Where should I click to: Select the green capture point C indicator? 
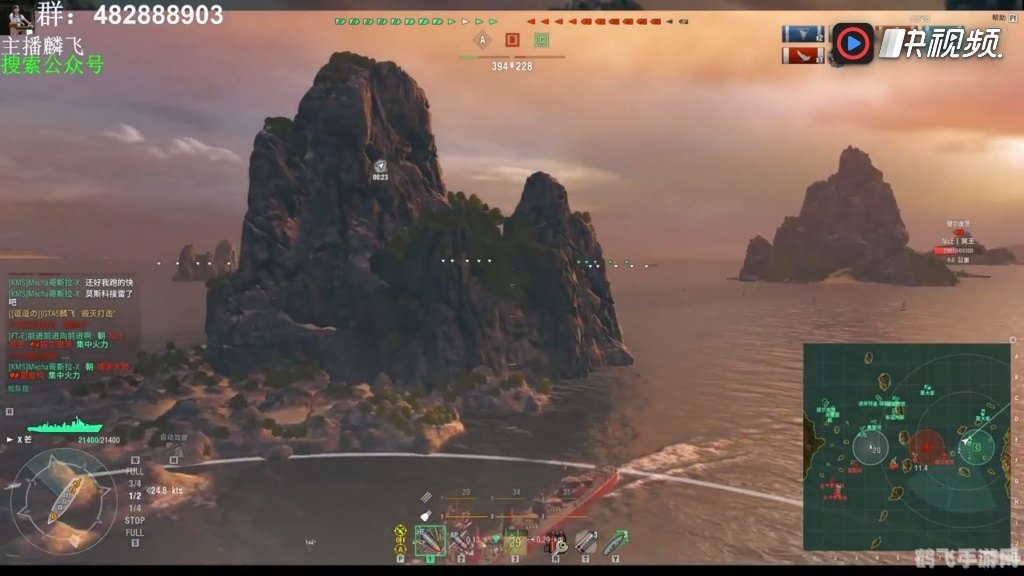[541, 40]
